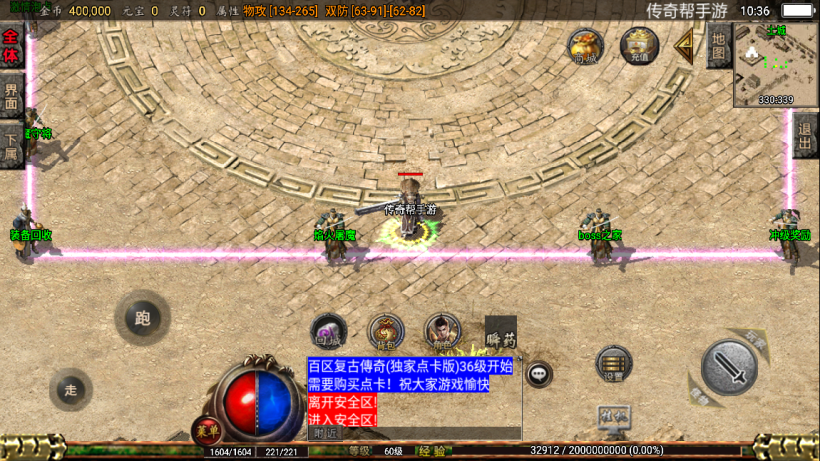This screenshot has height=461, width=820.
Task: Open the 设置 settings button
Action: pyautogui.click(x=613, y=365)
